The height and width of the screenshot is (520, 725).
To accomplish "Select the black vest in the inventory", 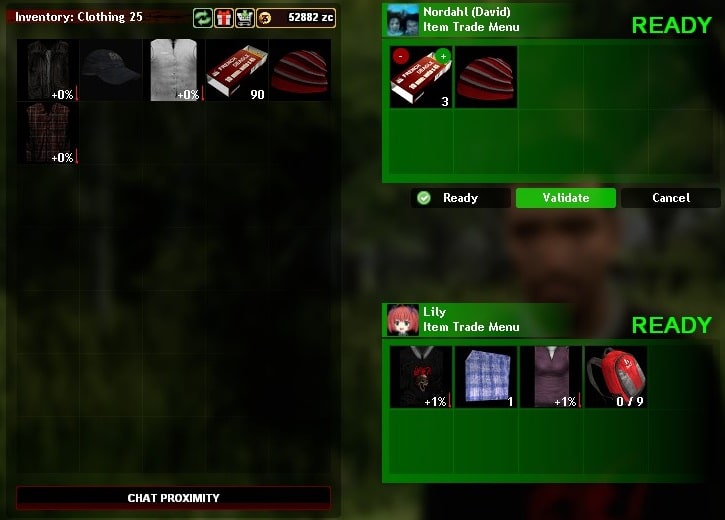I will [47, 70].
